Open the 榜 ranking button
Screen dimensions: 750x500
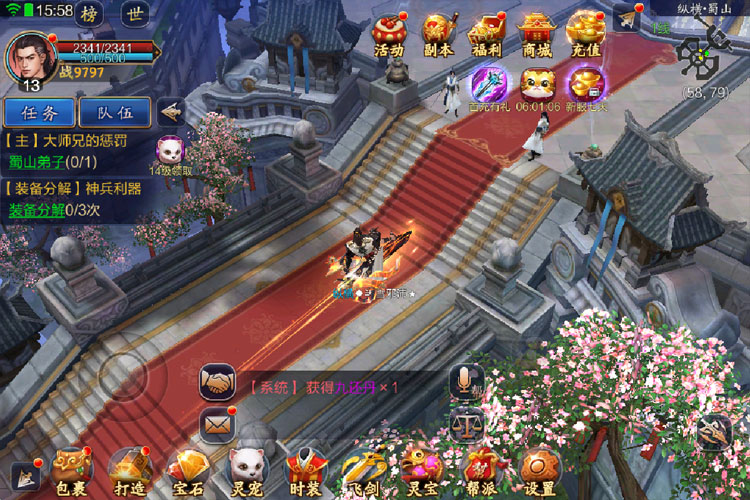click(90, 14)
